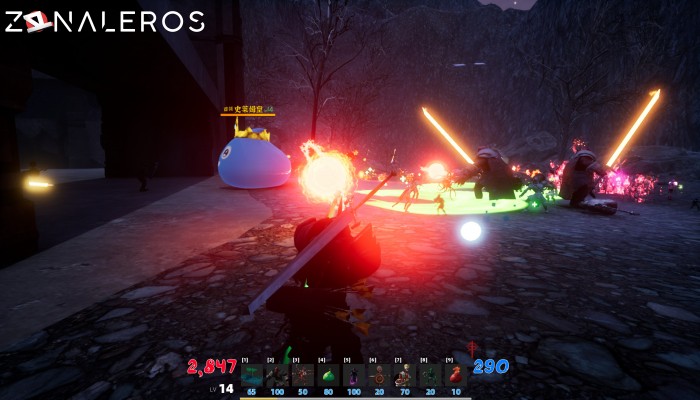Pick the green creature in slot 8
Image resolution: width=700 pixels, height=400 pixels.
point(430,375)
